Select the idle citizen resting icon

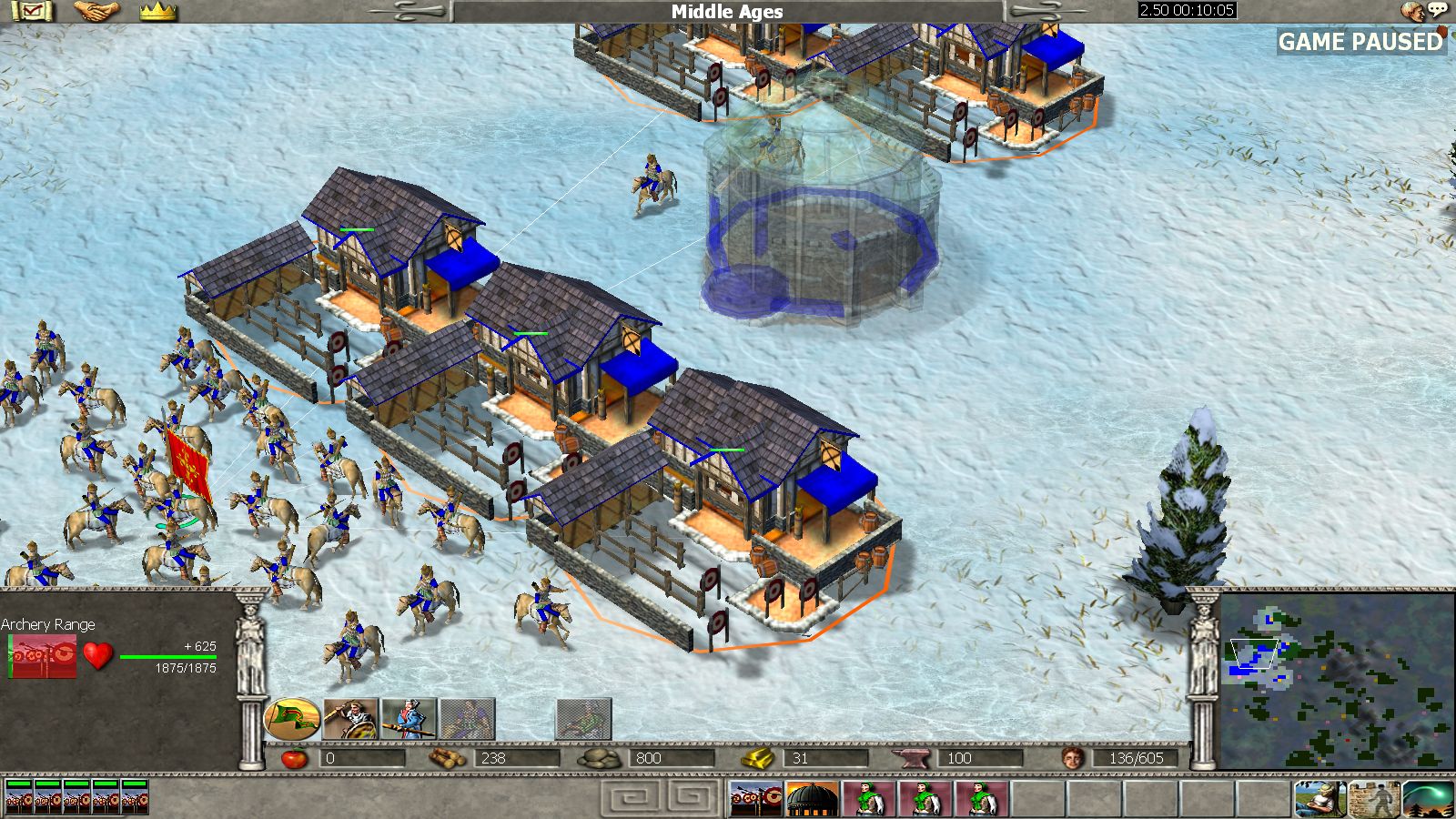(x=1320, y=799)
